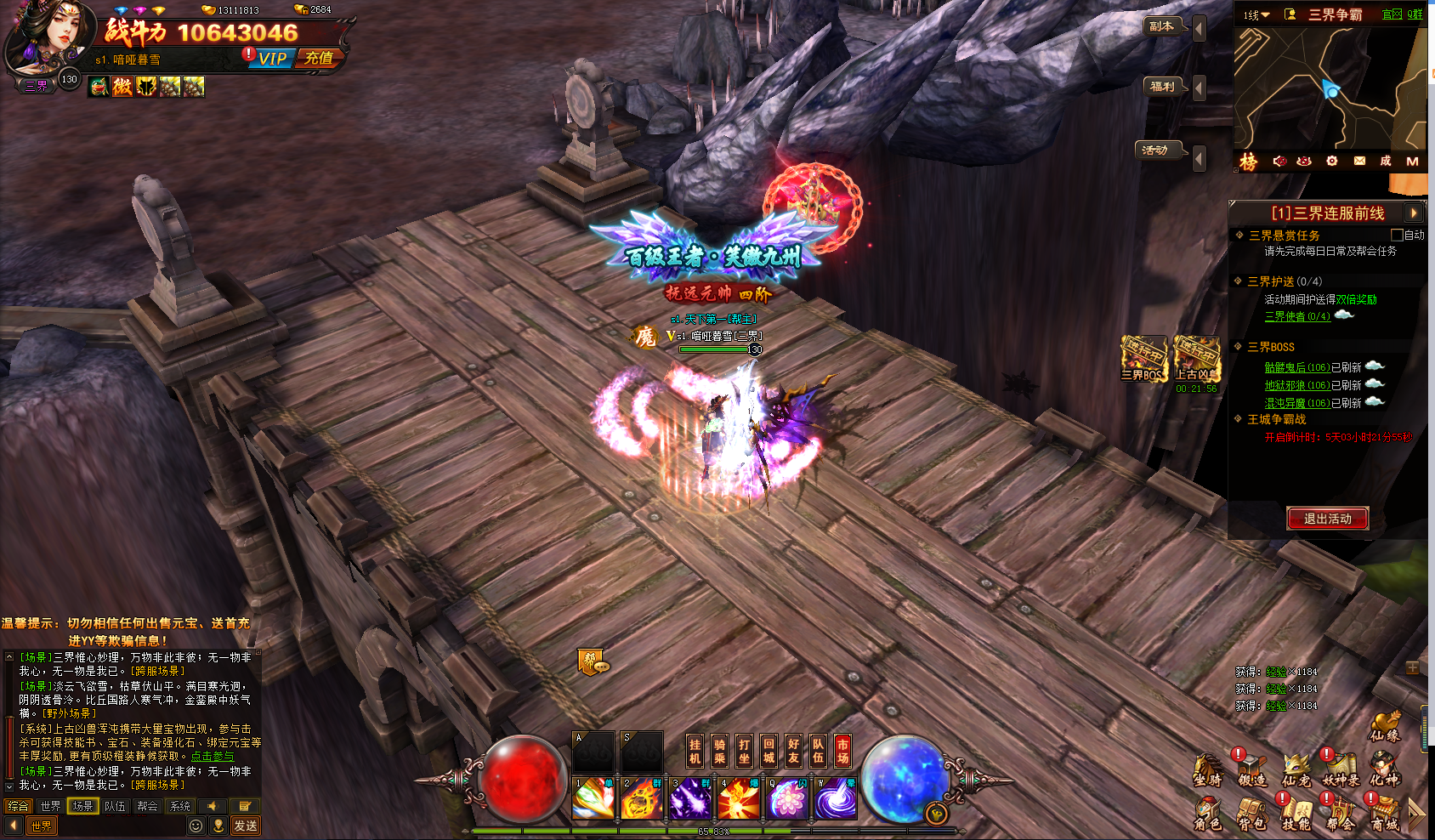Switch to the 世界 chat tab
1435x840 pixels.
50,806
